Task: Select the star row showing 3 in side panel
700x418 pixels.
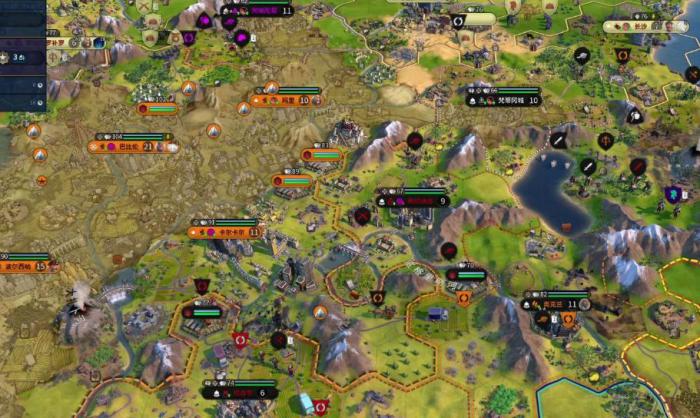Action: pyautogui.click(x=22, y=58)
